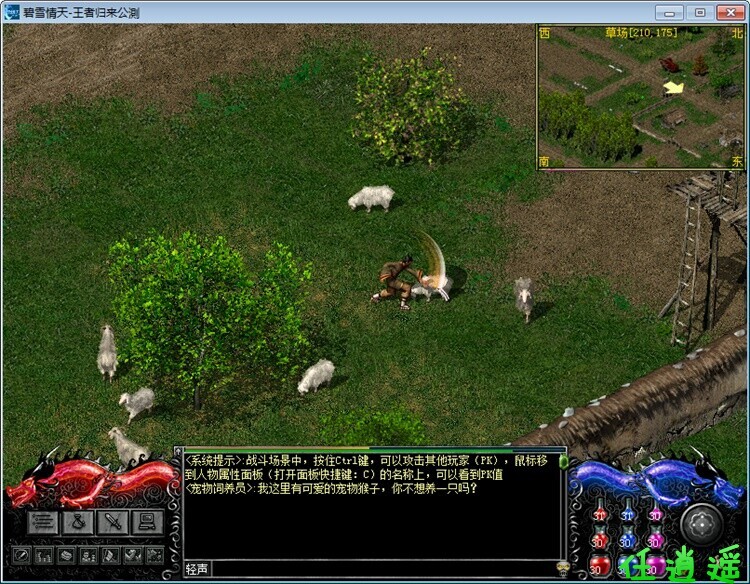
Task: Click the minimap in the corner
Action: 640,97
